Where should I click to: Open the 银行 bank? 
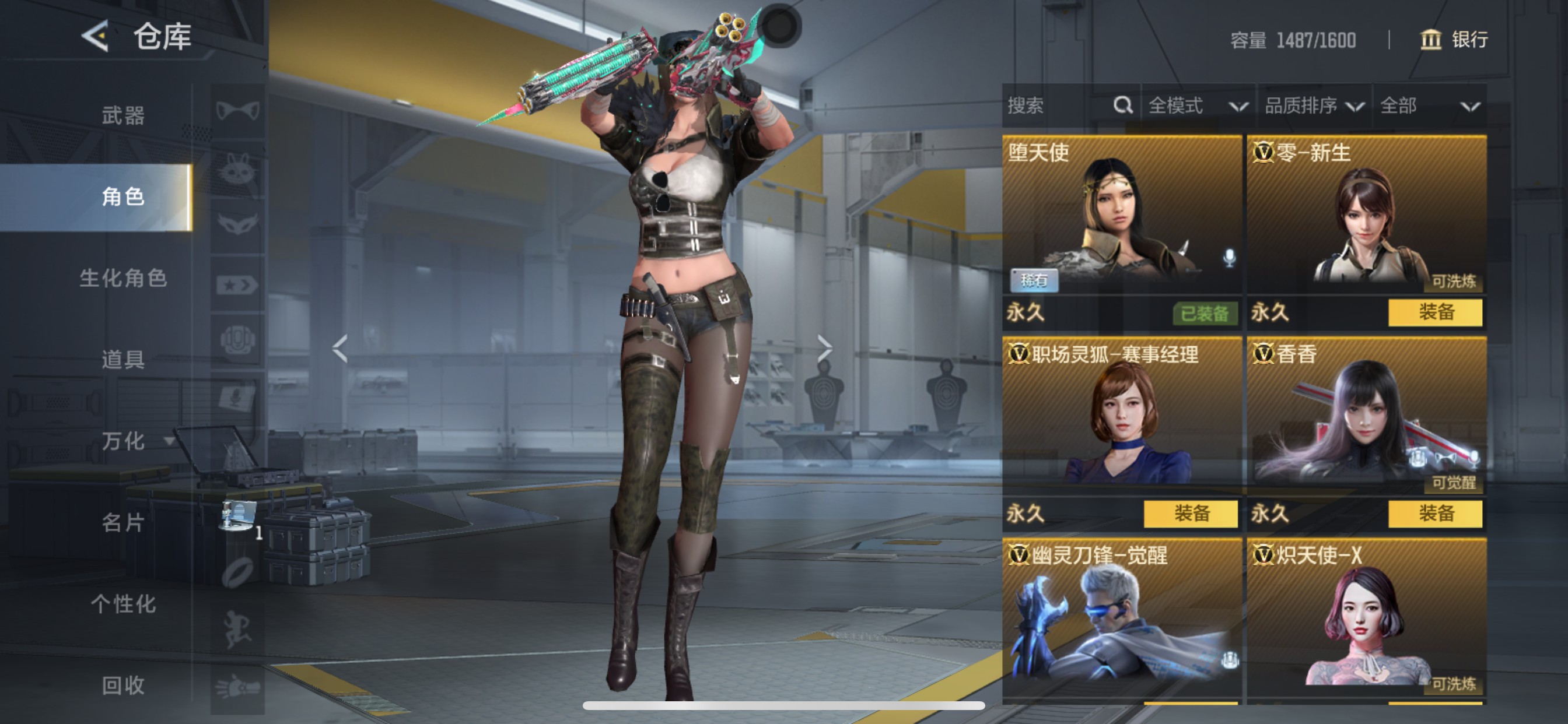1454,40
